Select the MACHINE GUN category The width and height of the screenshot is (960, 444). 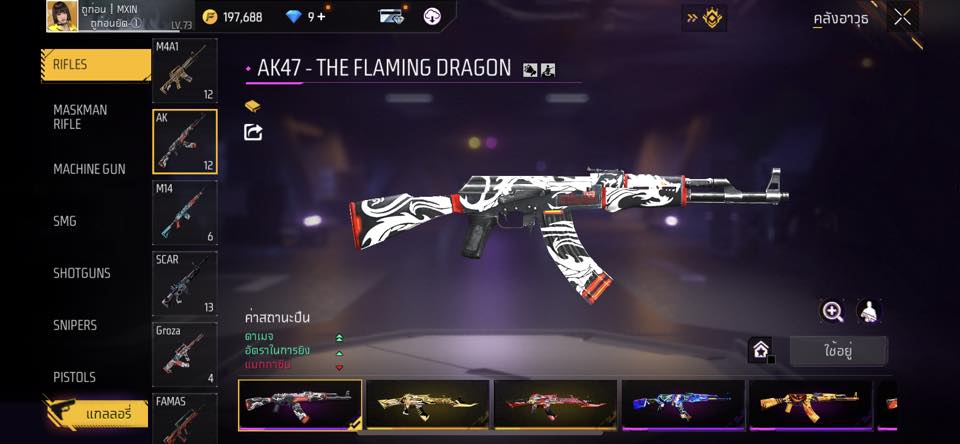[x=89, y=169]
